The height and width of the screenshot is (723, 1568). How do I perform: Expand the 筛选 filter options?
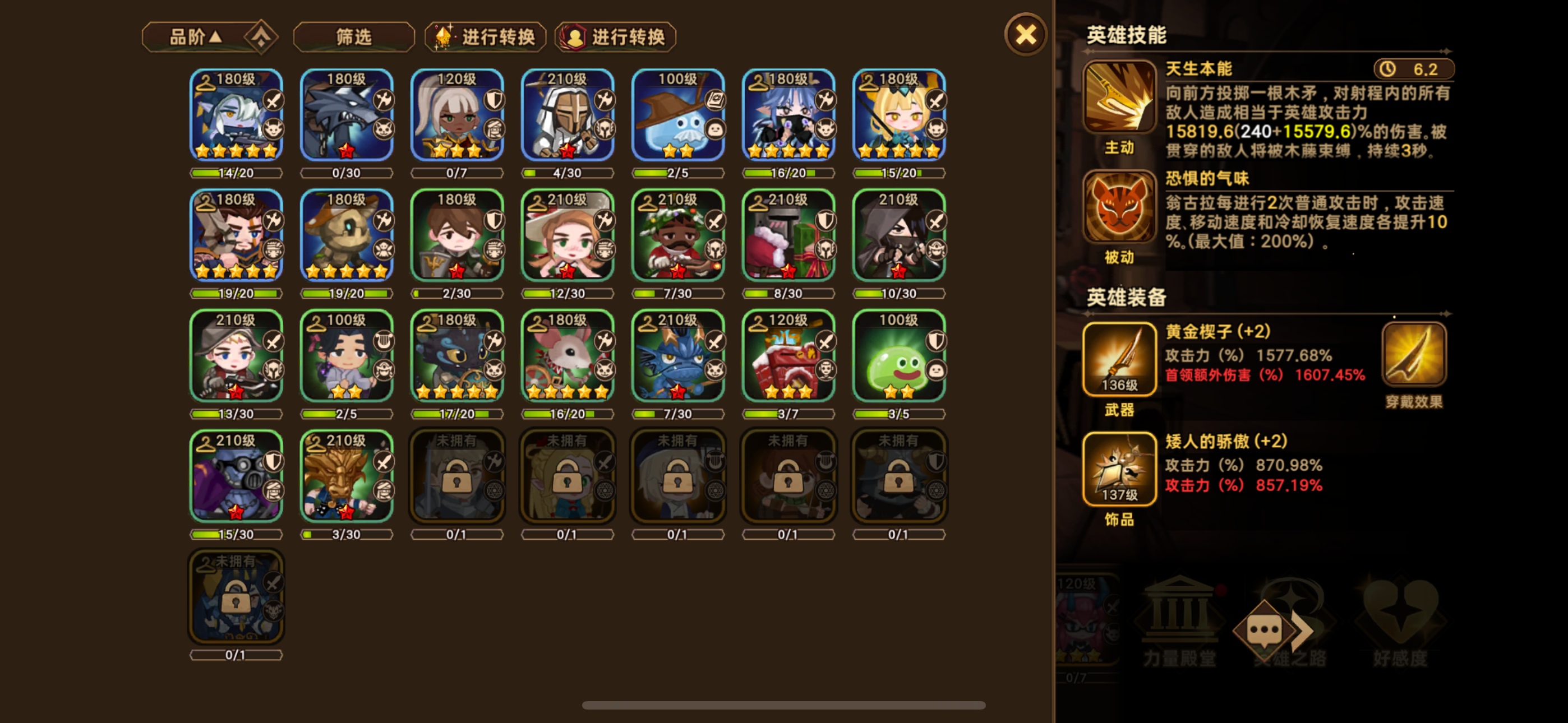(353, 36)
